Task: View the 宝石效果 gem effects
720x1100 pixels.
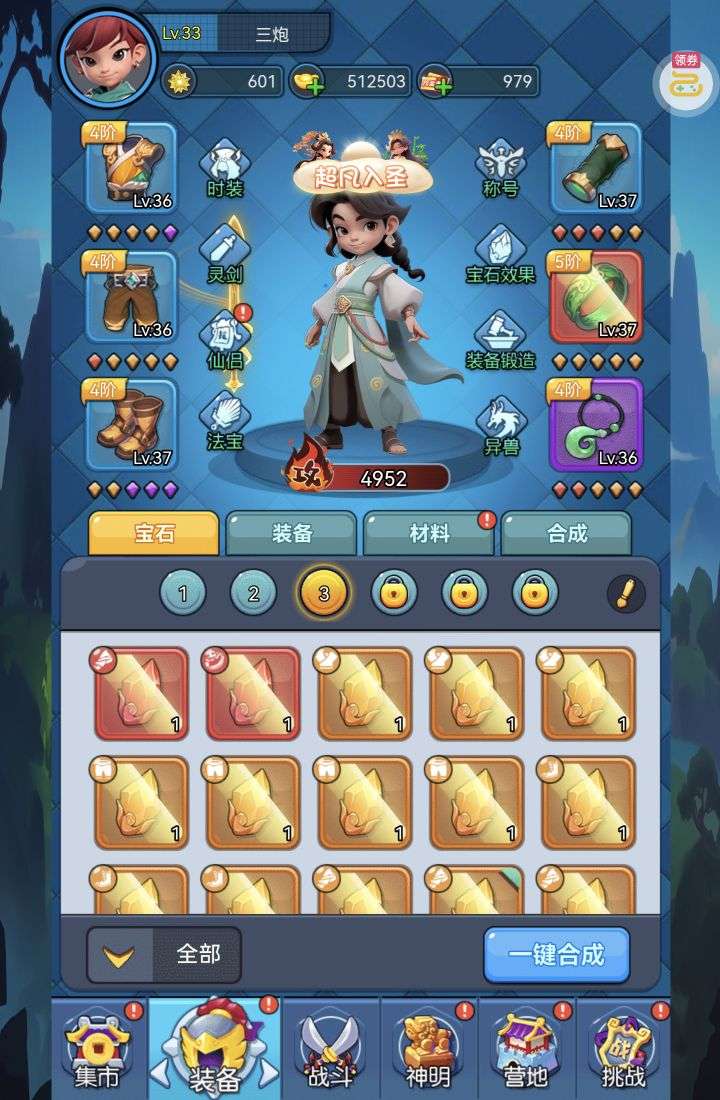Action: [x=500, y=252]
